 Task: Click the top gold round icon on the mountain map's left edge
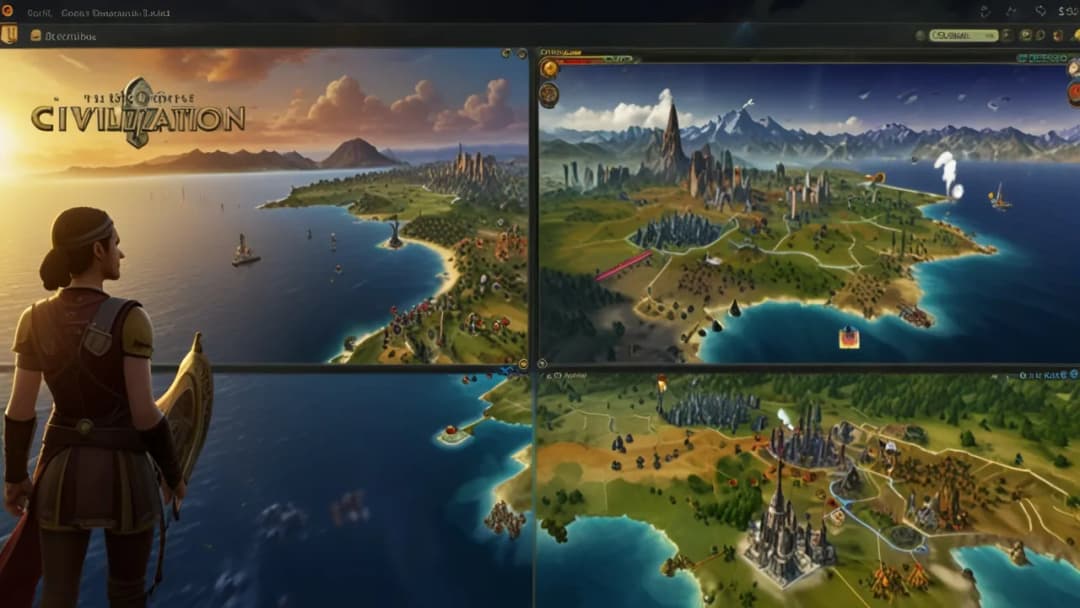tap(549, 68)
